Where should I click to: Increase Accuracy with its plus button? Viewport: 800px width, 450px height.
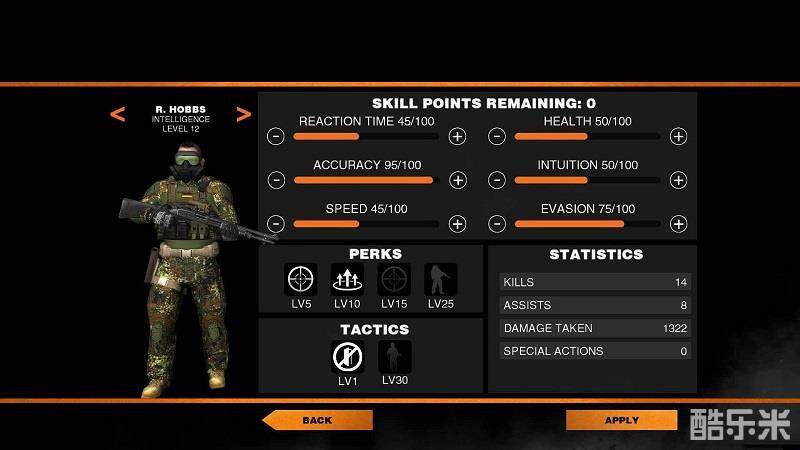point(457,180)
